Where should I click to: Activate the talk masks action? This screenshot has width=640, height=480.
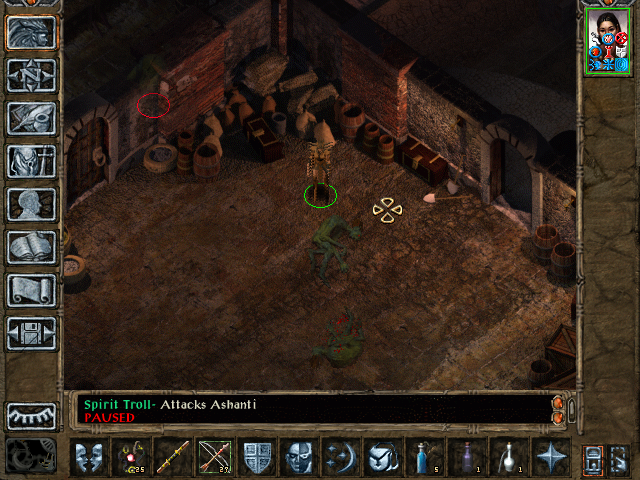[x=89, y=457]
